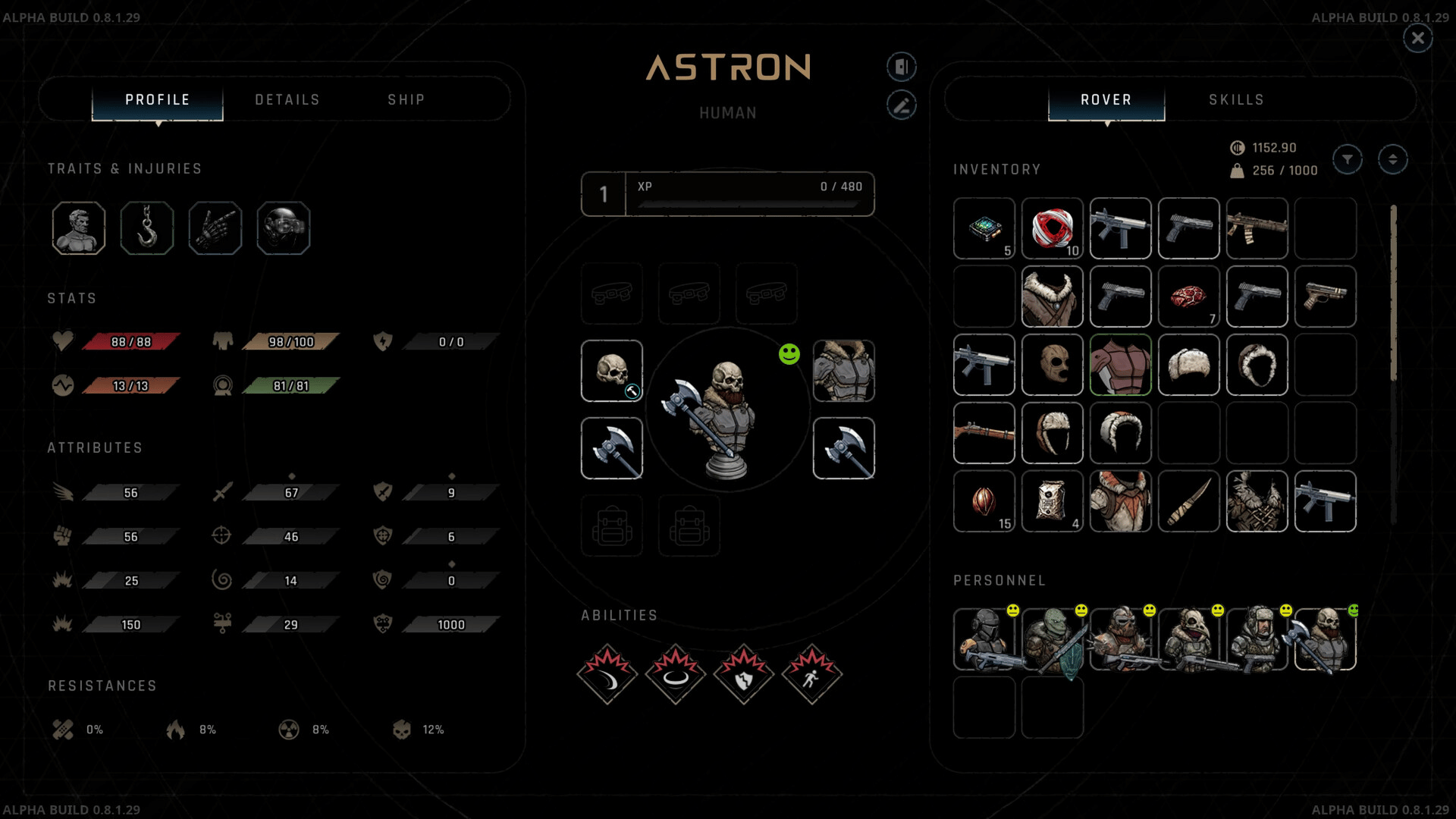Viewport: 1456px width, 819px height.
Task: Open the Ship tab
Action: pos(406,100)
